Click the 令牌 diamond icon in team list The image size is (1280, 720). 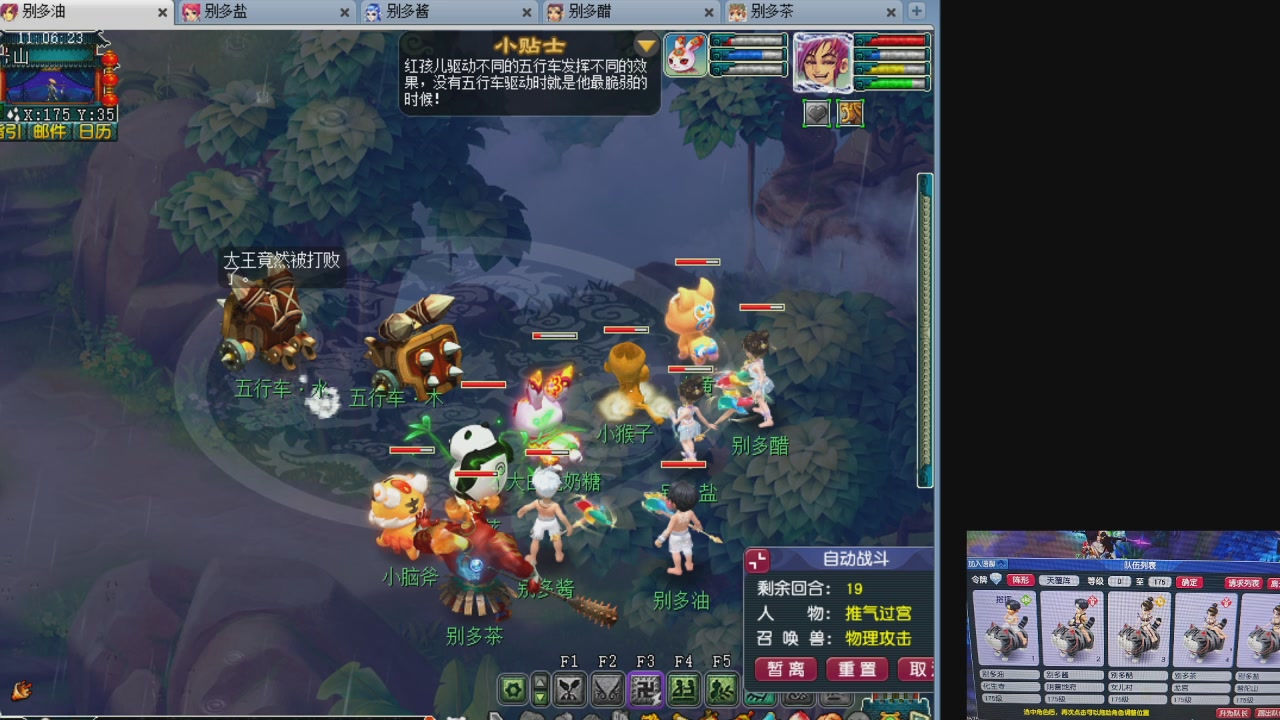coord(996,579)
